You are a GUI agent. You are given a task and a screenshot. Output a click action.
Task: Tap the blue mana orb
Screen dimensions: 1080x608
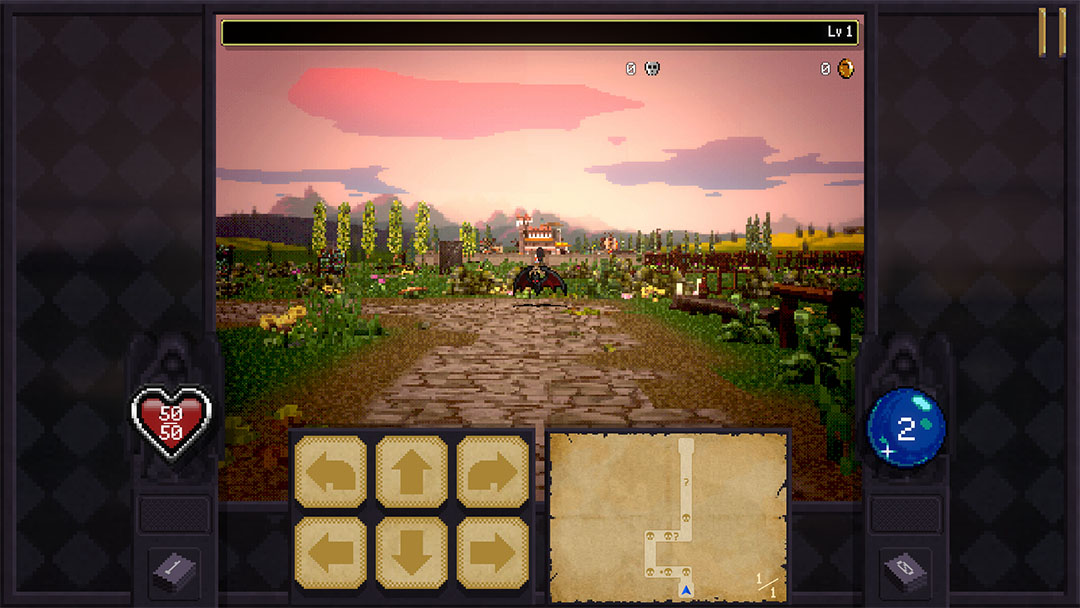click(x=906, y=428)
